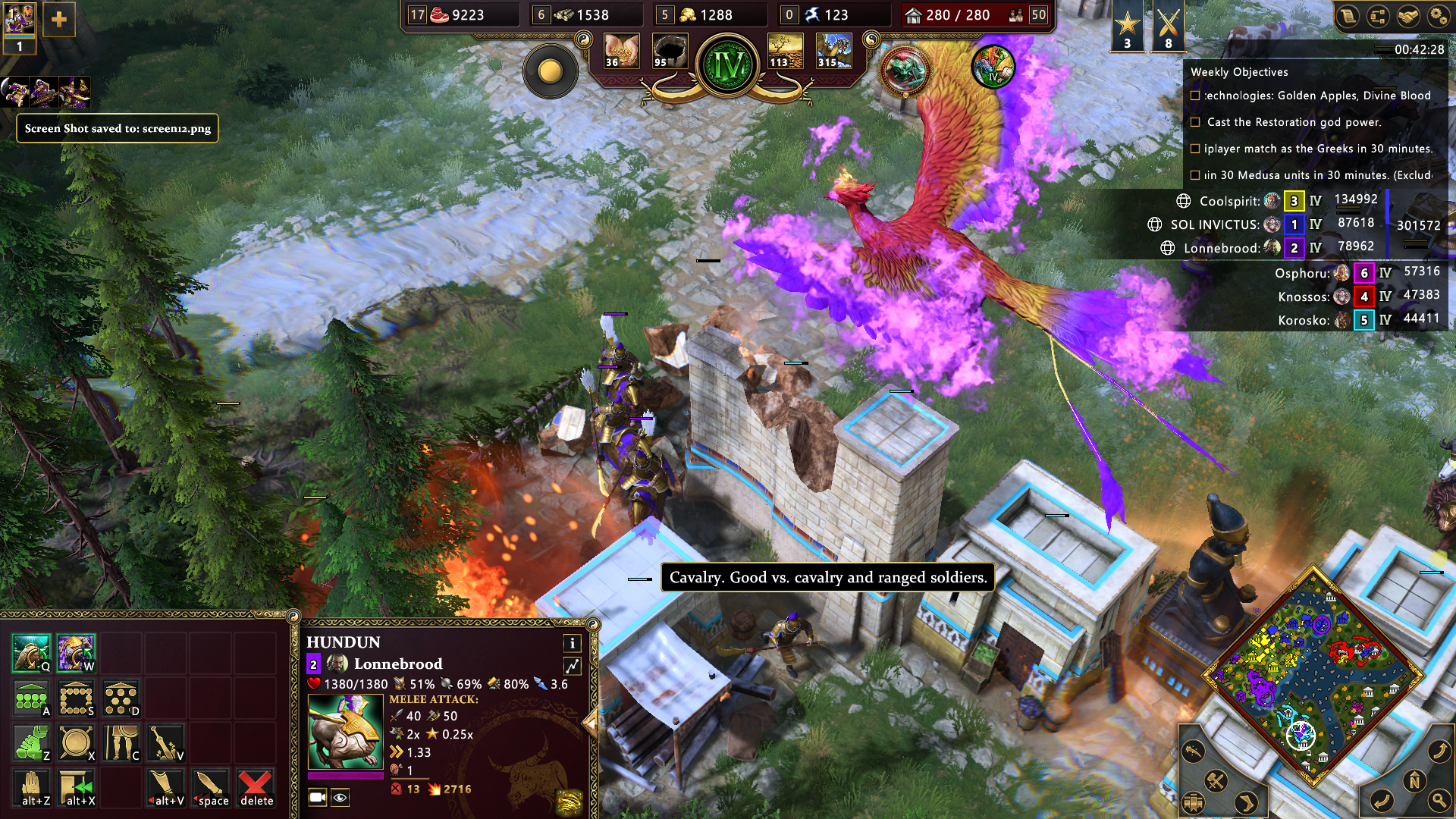The height and width of the screenshot is (819, 1456).
Task: Switch to the spread formation
Action: (121, 698)
